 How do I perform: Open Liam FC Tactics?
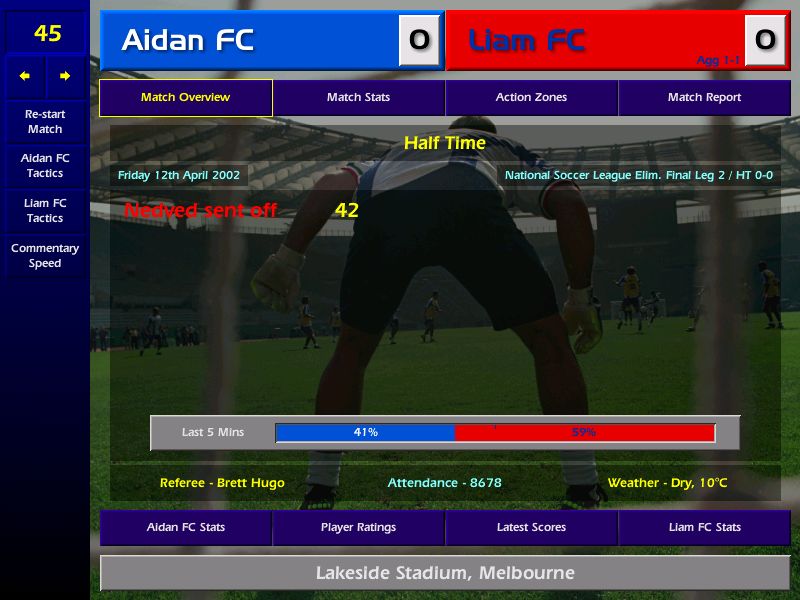45,210
